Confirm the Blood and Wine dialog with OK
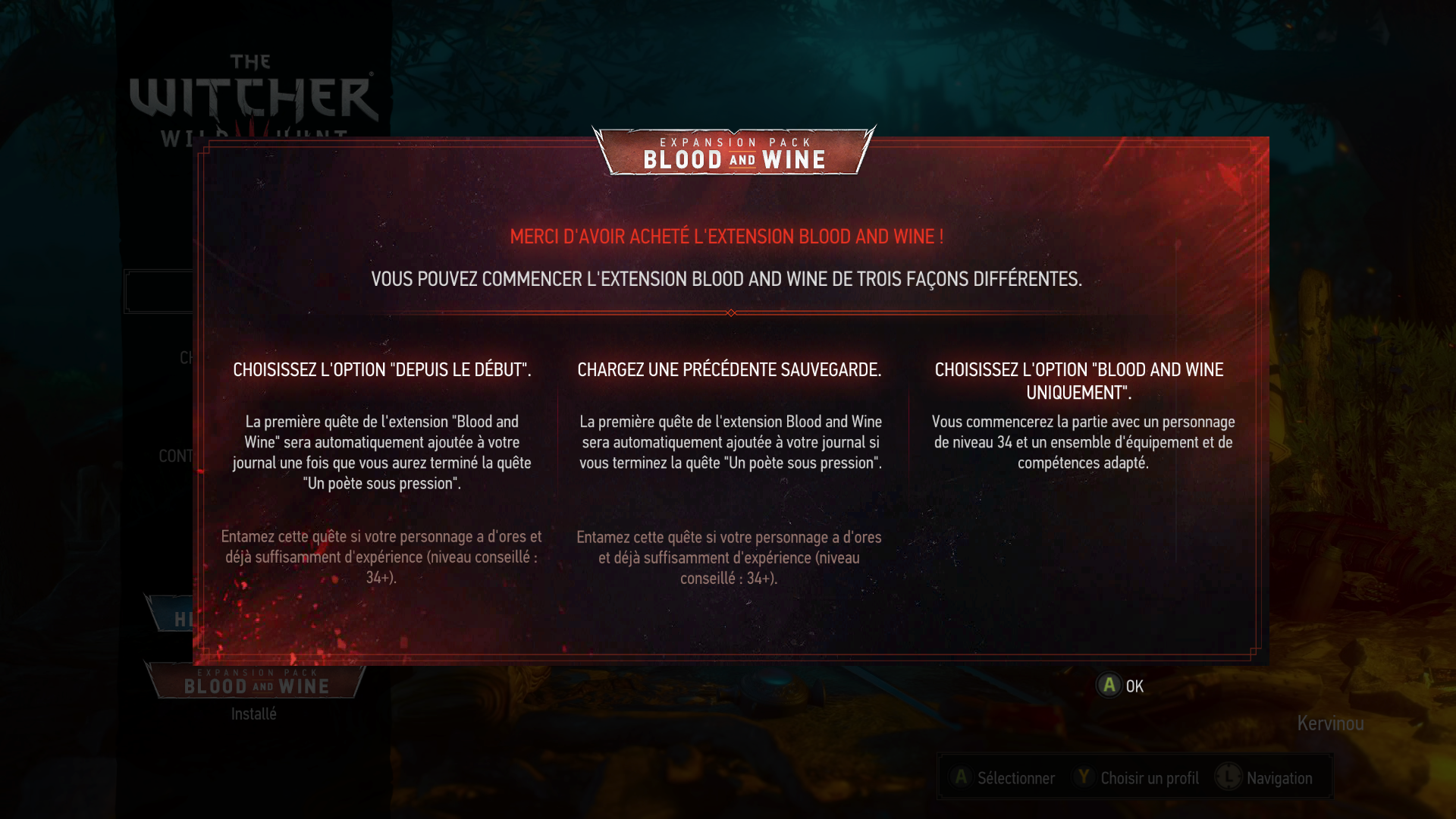 (x=1119, y=686)
